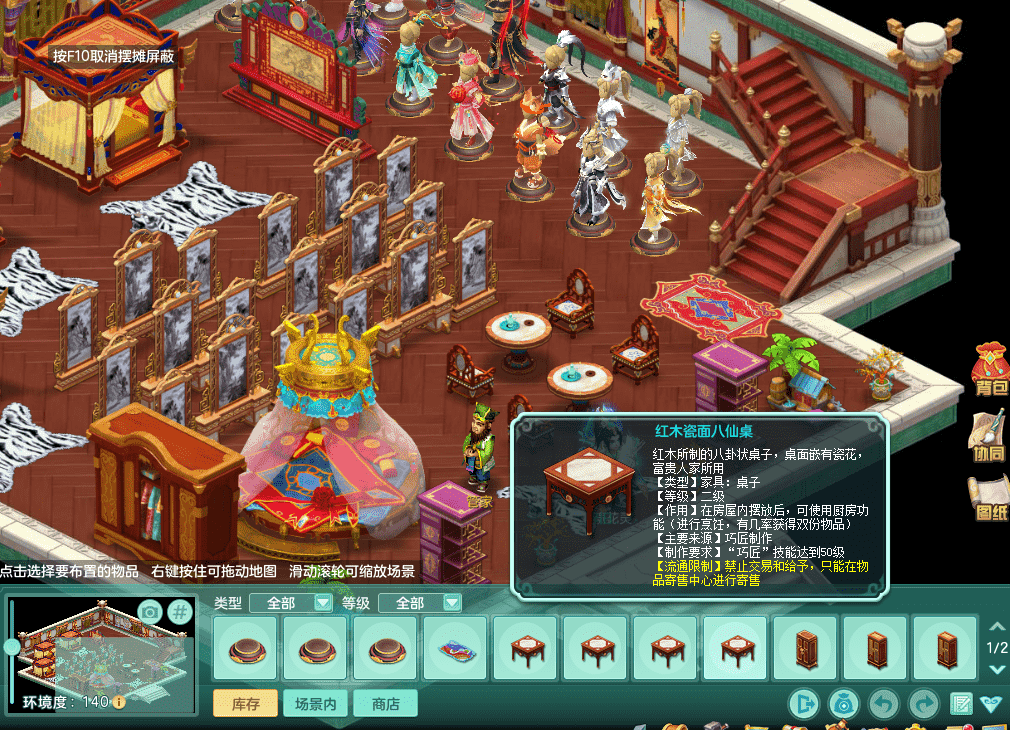Go to the next furniture page
Image resolution: width=1010 pixels, height=730 pixels.
(996, 670)
